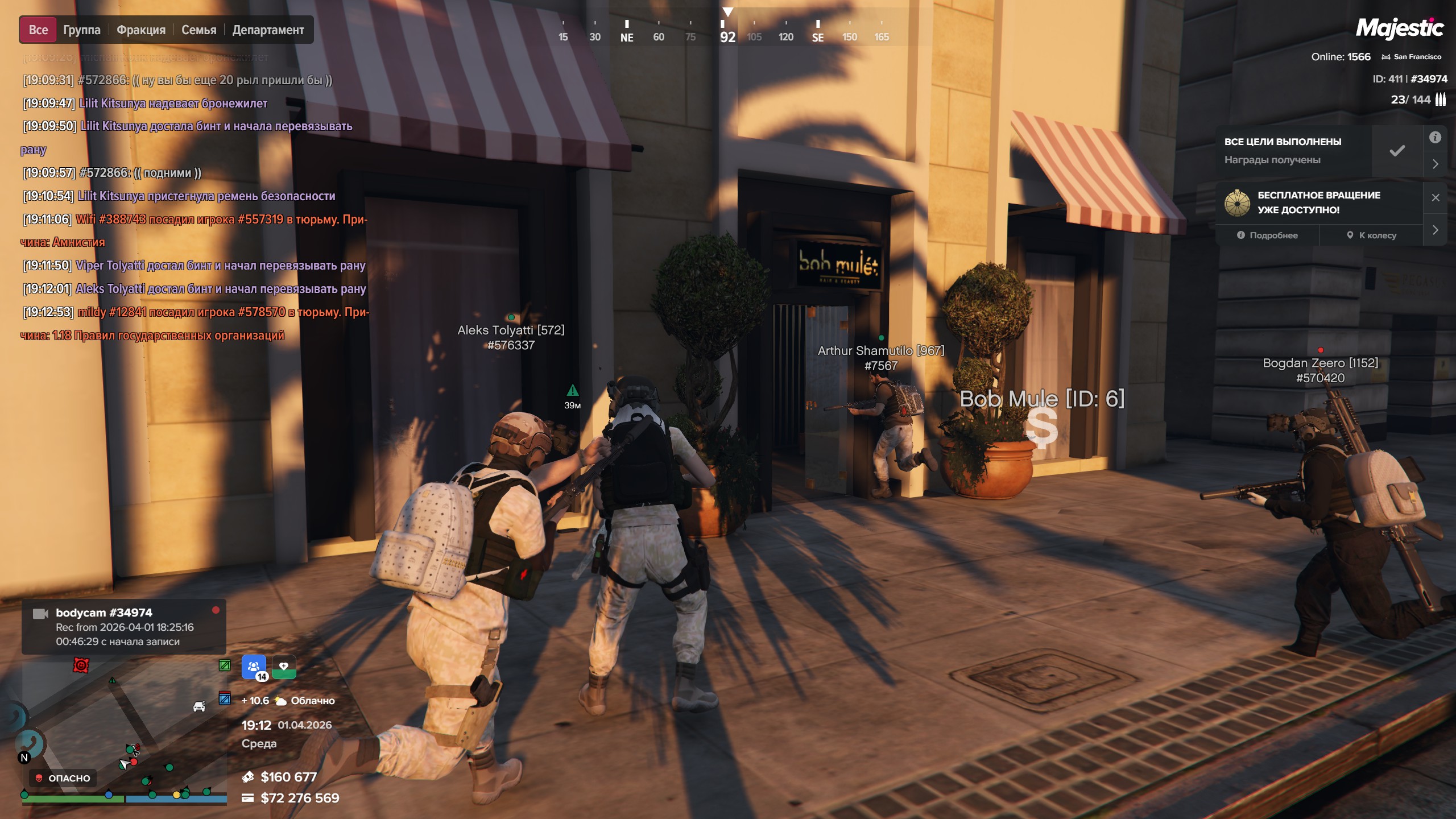
Task: Click the bodycam recording panel
Action: pyautogui.click(x=123, y=627)
